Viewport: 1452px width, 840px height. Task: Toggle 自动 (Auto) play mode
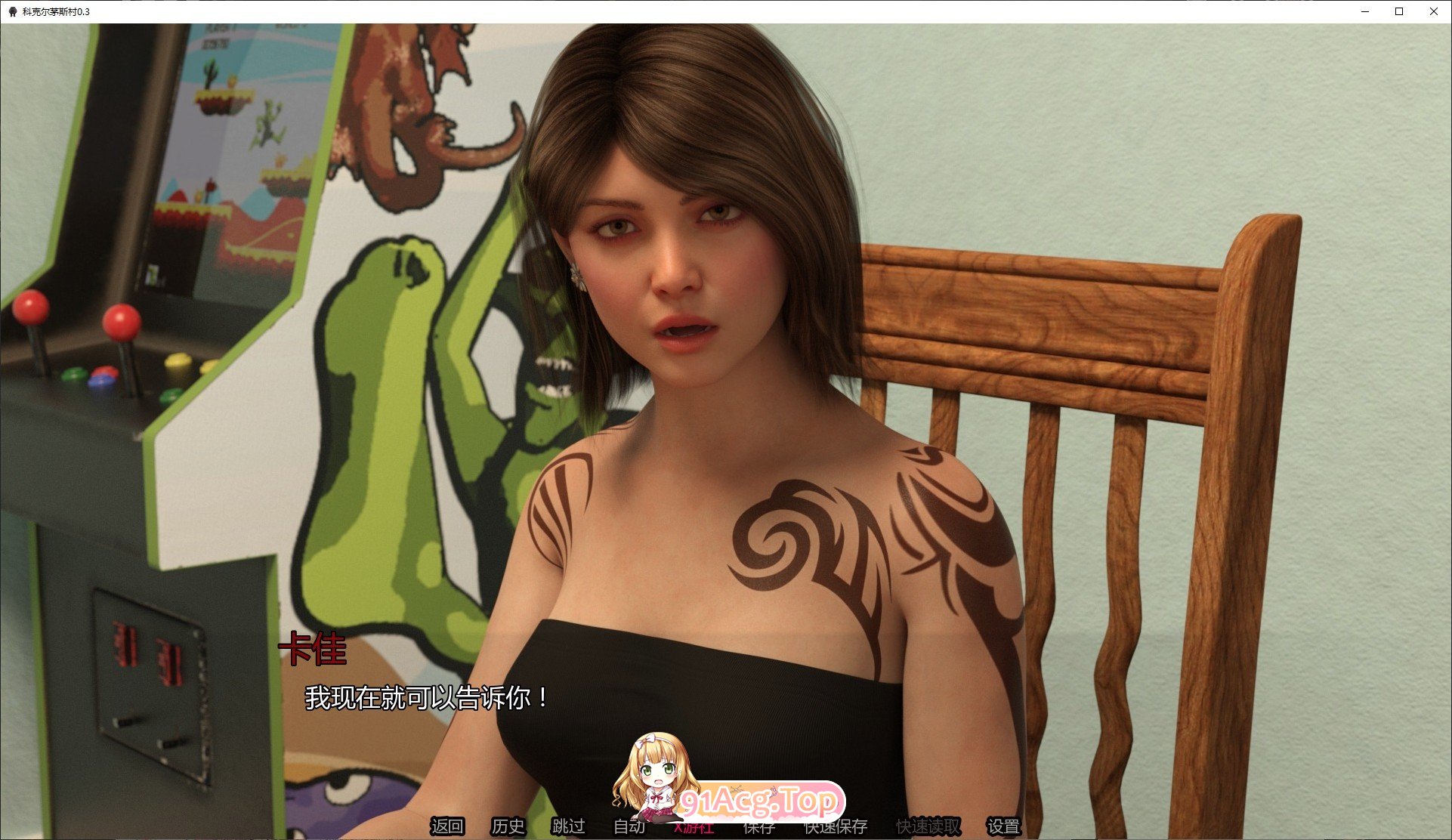click(629, 826)
